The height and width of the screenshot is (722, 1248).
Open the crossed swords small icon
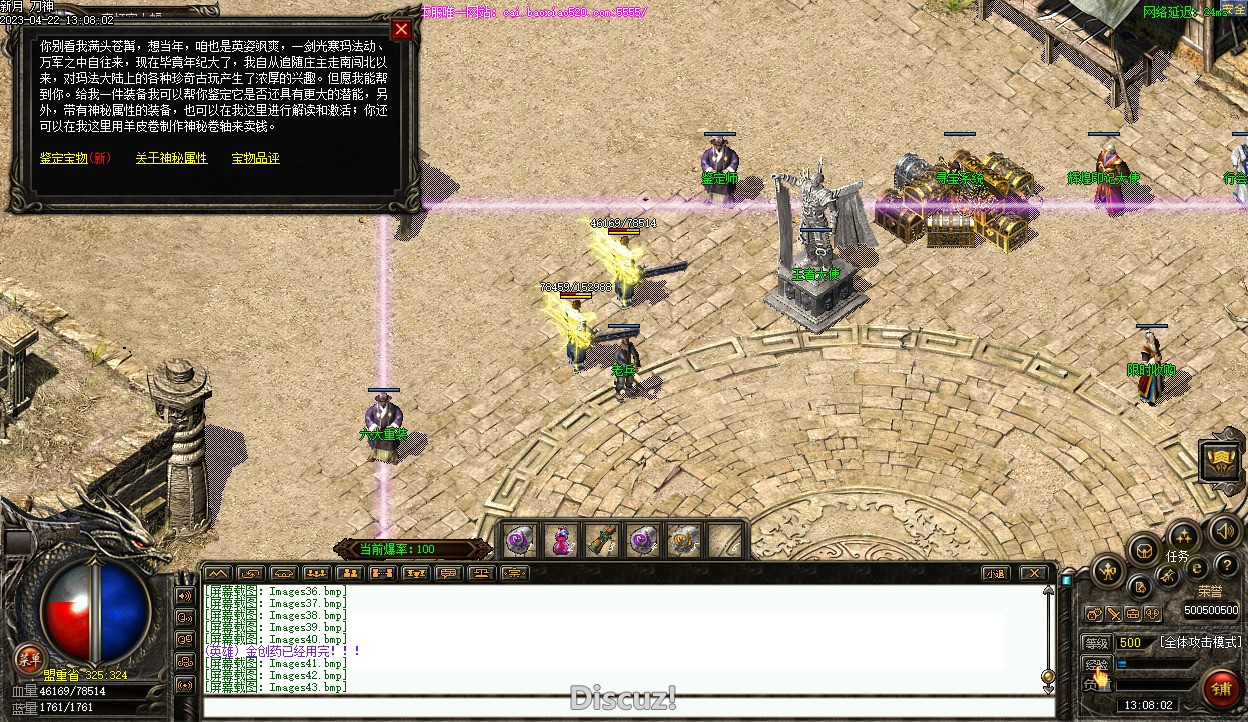pyautogui.click(x=1112, y=613)
